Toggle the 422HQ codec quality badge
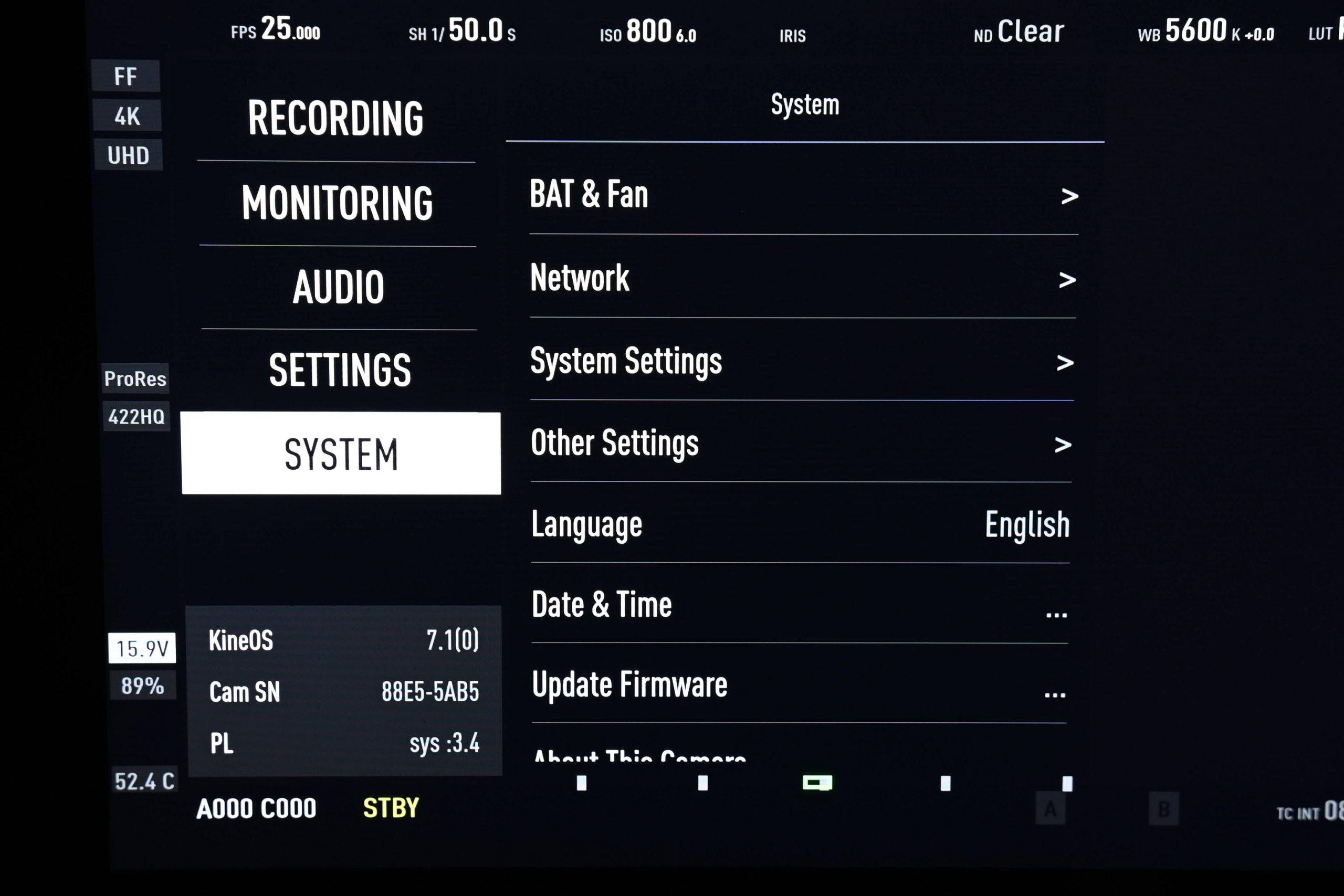Screen dimensions: 1344x896 click(136, 417)
